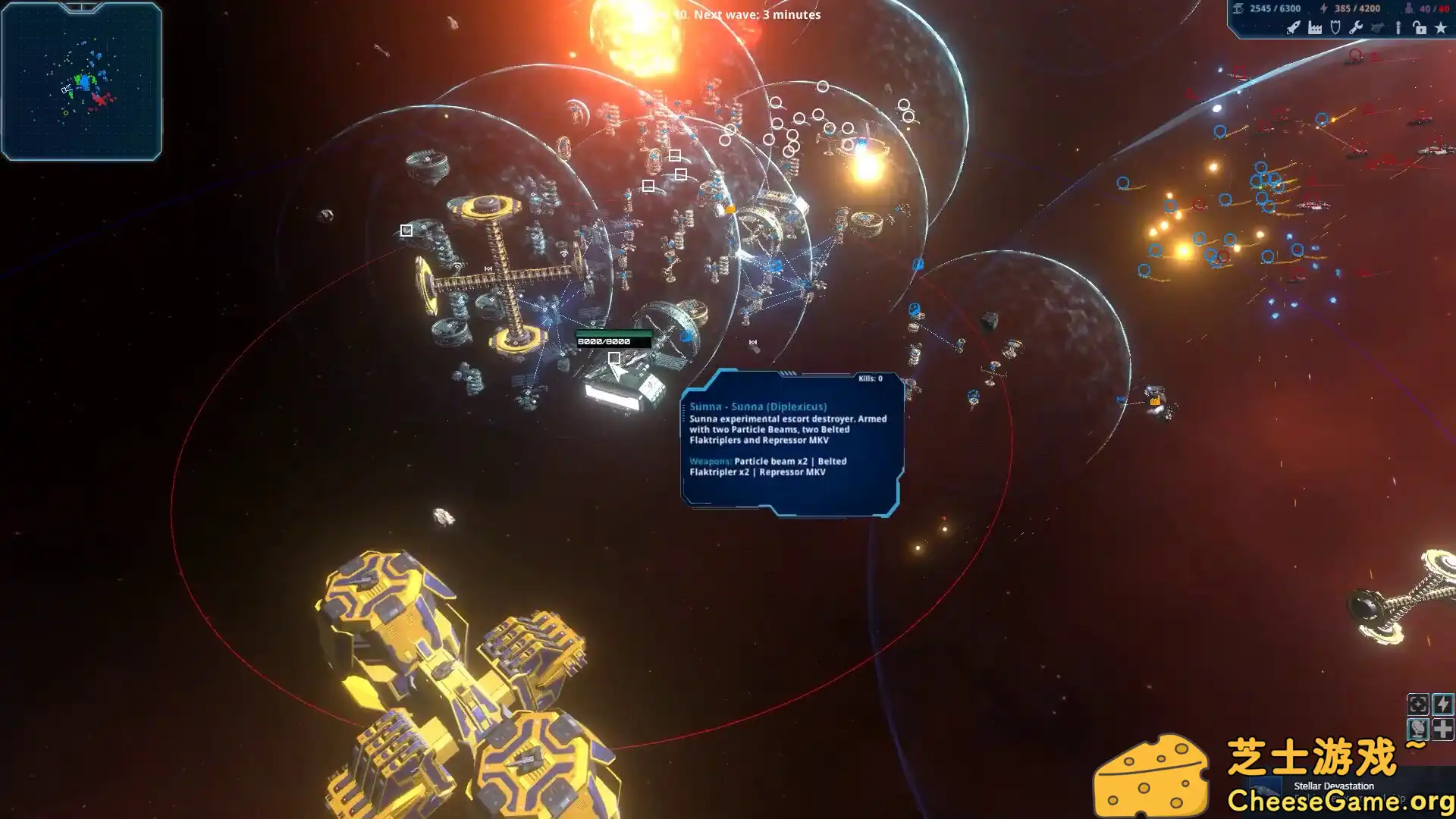Screen dimensions: 1456x819
Task: Select the satellite dish ability icon
Action: click(x=1417, y=730)
